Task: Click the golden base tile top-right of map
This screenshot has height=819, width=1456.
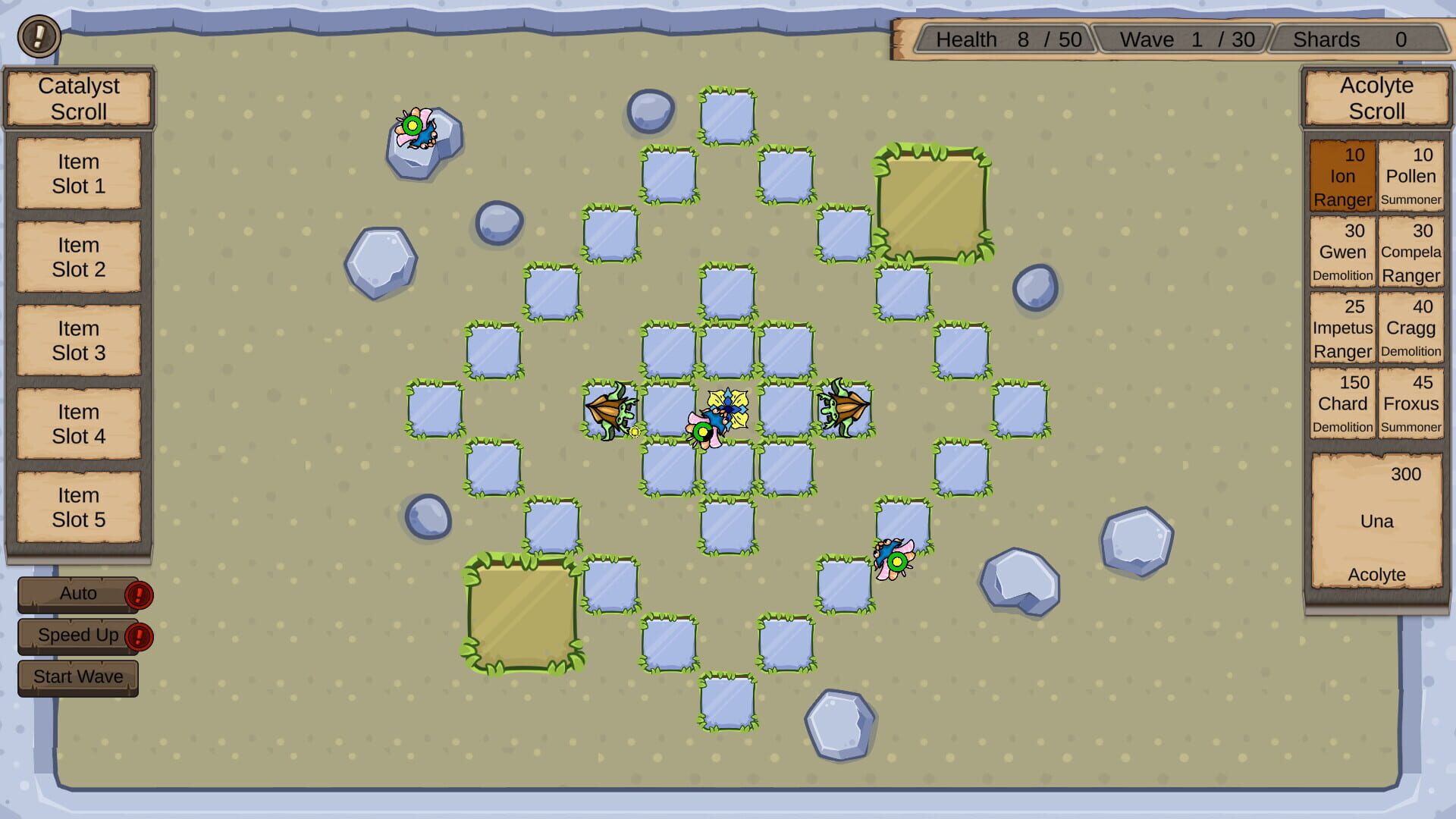Action: click(933, 205)
